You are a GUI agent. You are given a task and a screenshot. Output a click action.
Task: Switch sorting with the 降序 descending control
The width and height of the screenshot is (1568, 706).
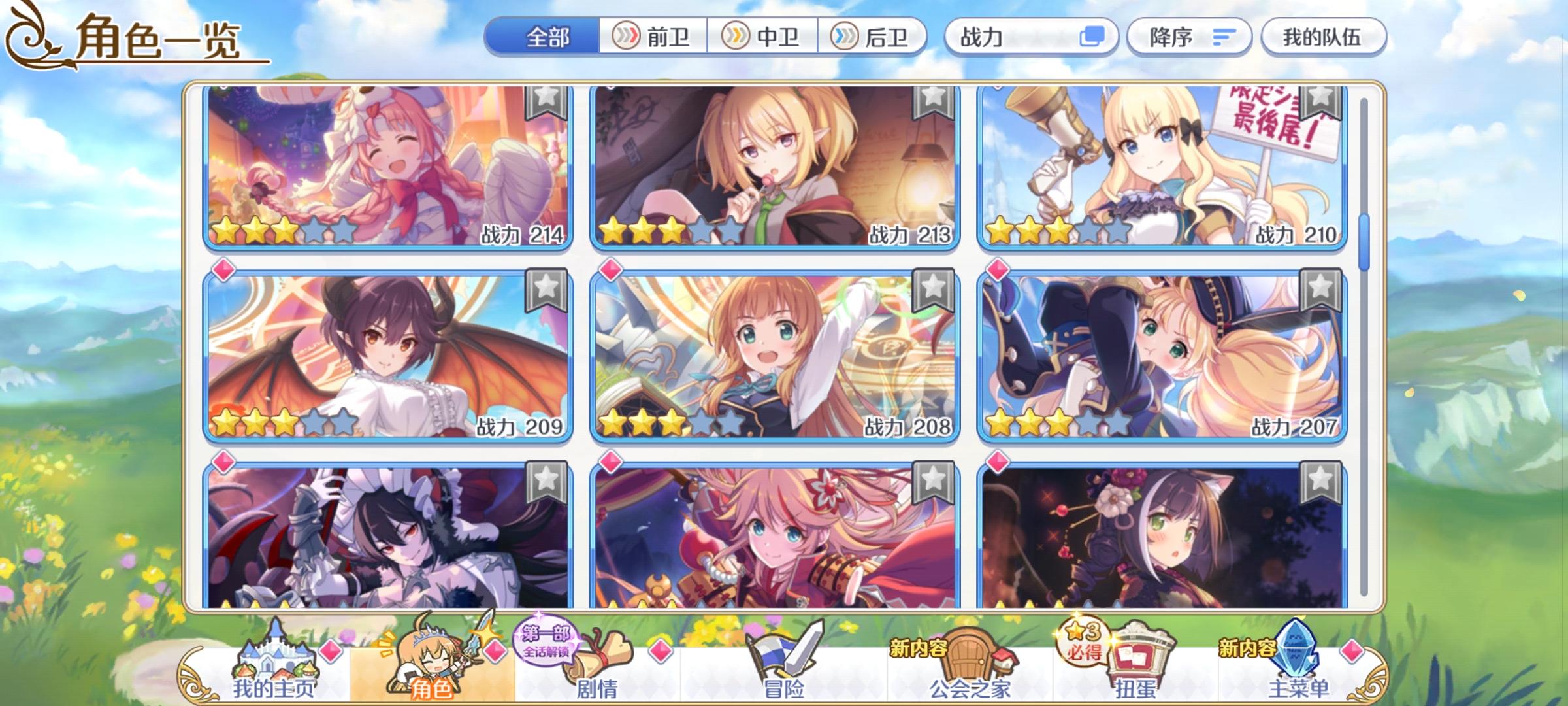(x=1189, y=37)
